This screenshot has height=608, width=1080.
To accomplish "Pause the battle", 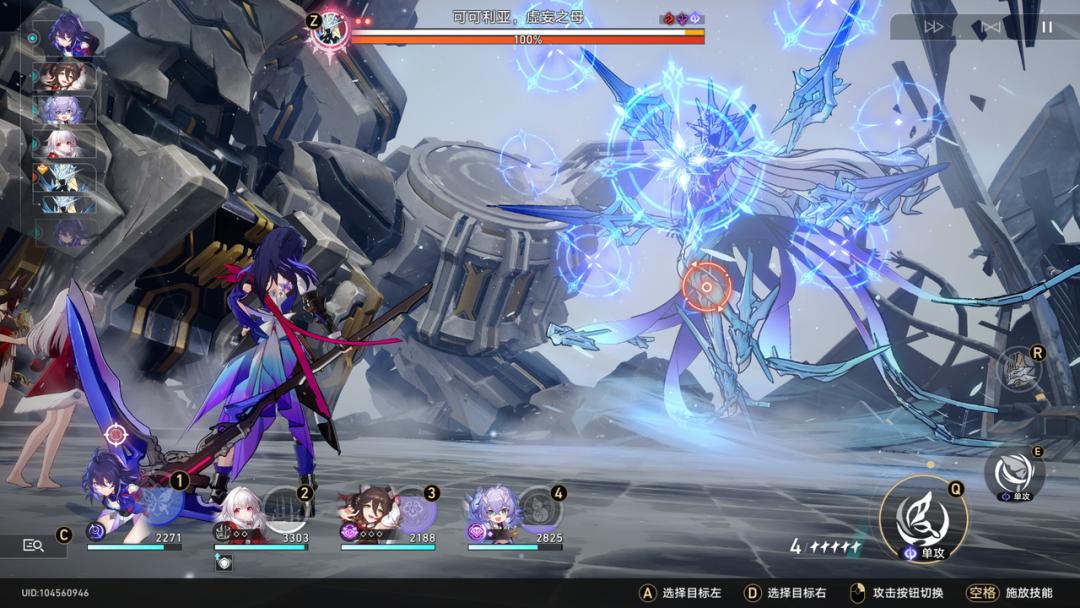I will [x=1046, y=27].
